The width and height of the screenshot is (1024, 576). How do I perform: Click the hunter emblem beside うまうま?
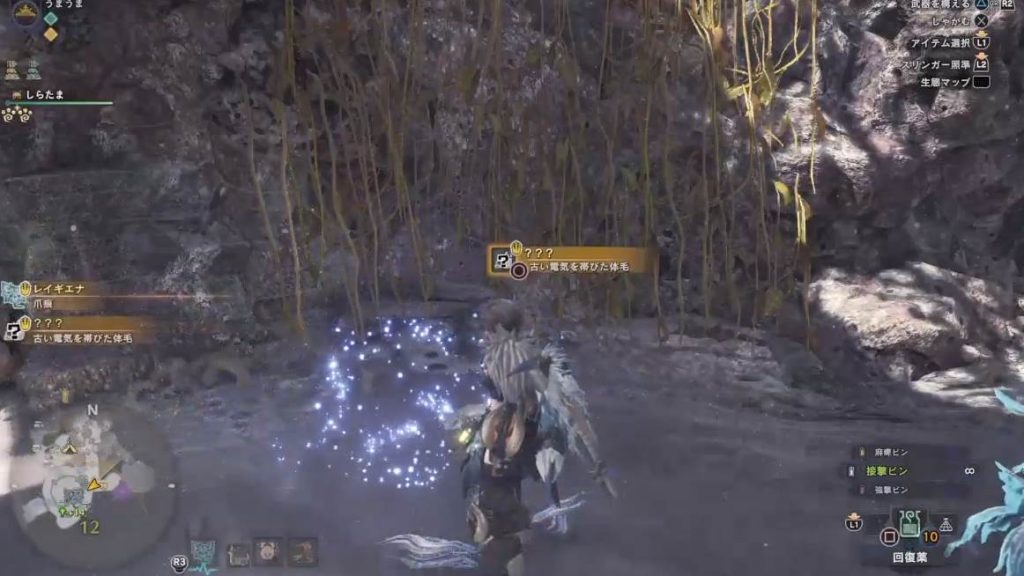pos(26,11)
